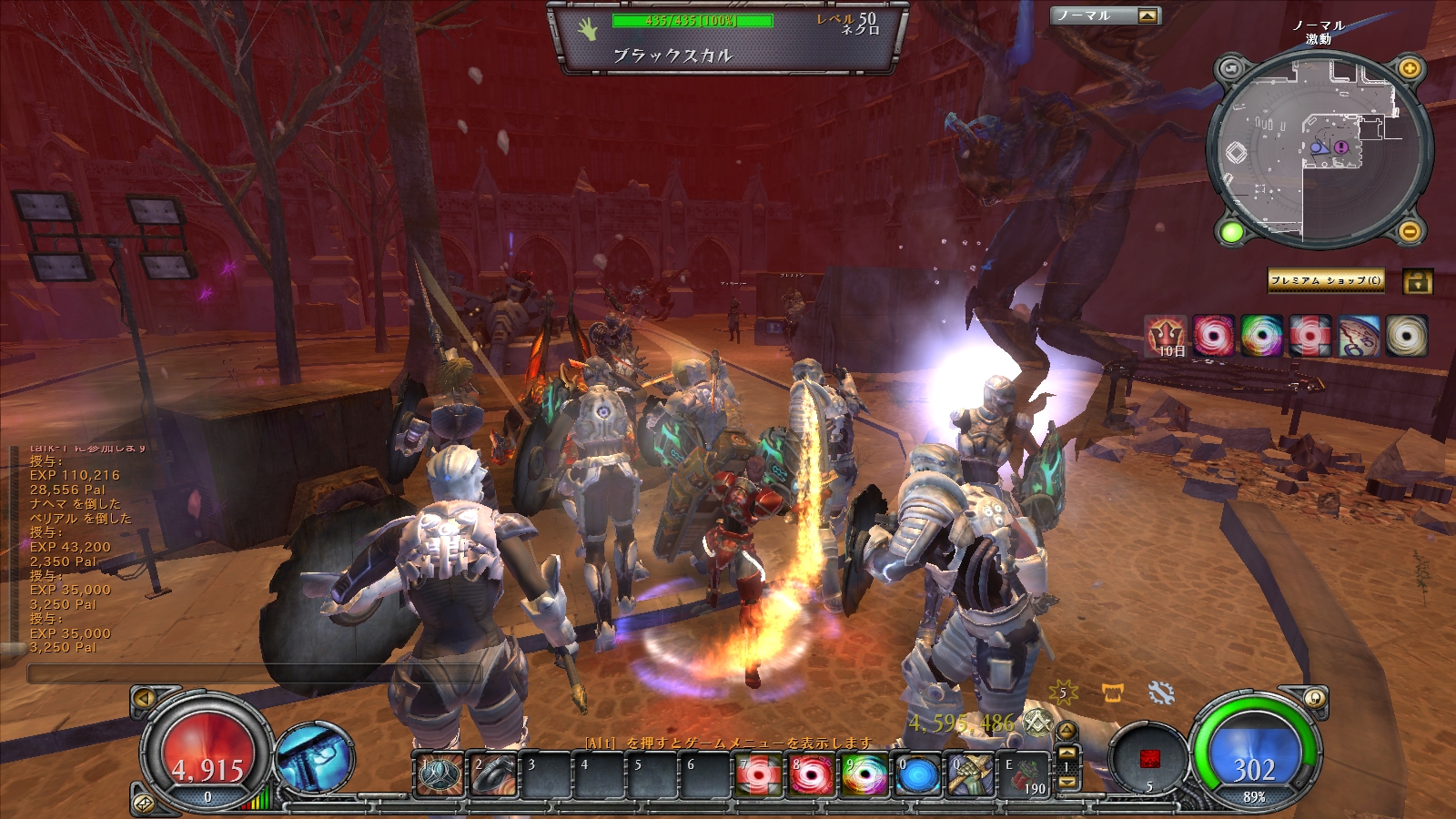Switch hotbar page down with the arrow
The height and width of the screenshot is (819, 1456).
(1067, 783)
